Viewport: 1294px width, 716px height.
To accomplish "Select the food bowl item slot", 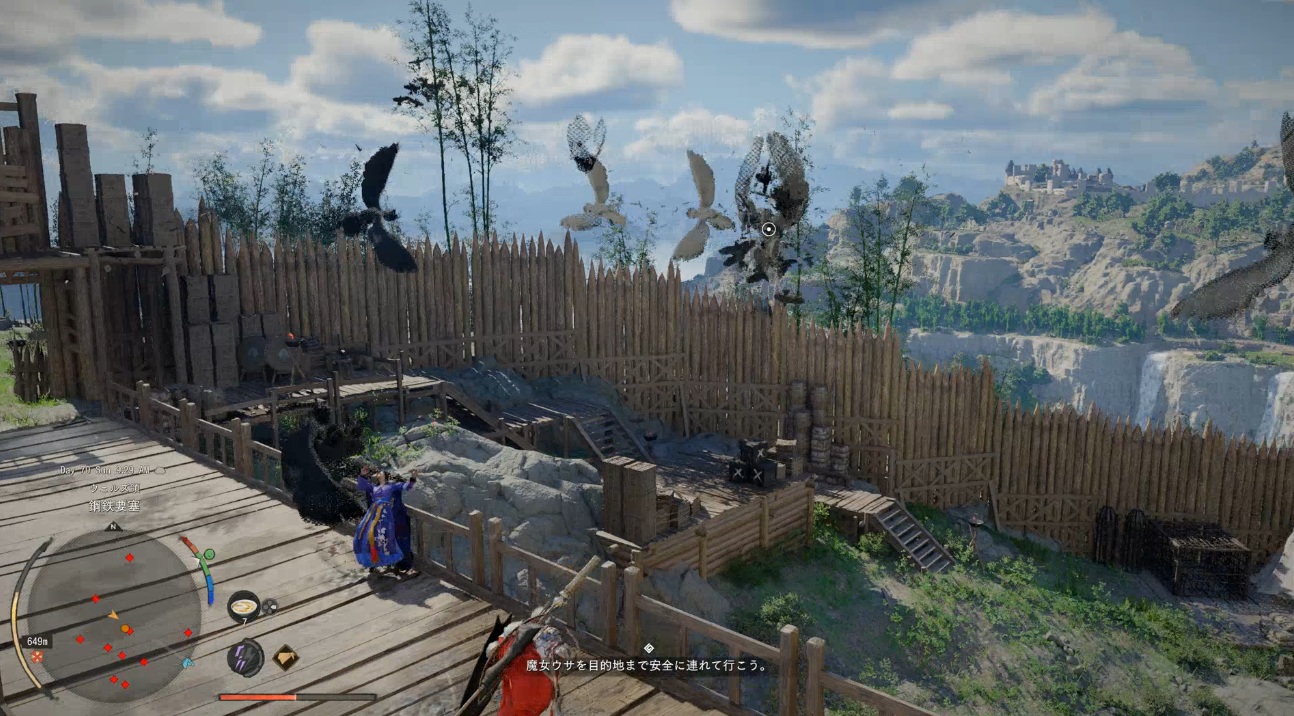I will 243,605.
